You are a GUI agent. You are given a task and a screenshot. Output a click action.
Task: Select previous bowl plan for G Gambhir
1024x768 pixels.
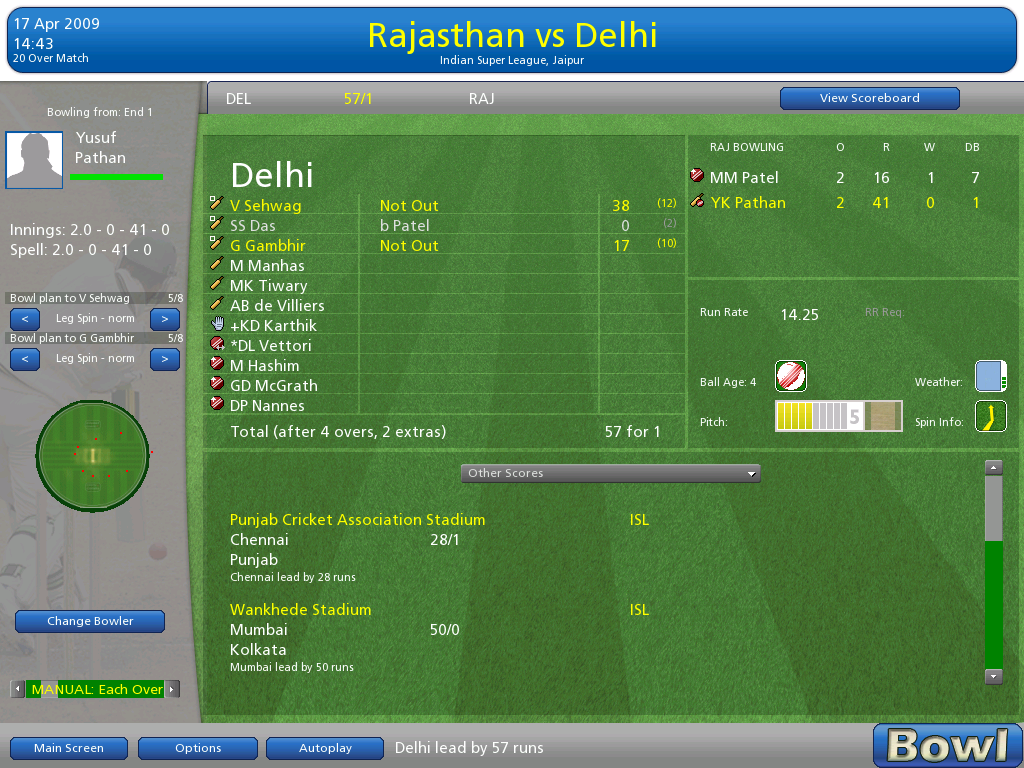(x=25, y=359)
